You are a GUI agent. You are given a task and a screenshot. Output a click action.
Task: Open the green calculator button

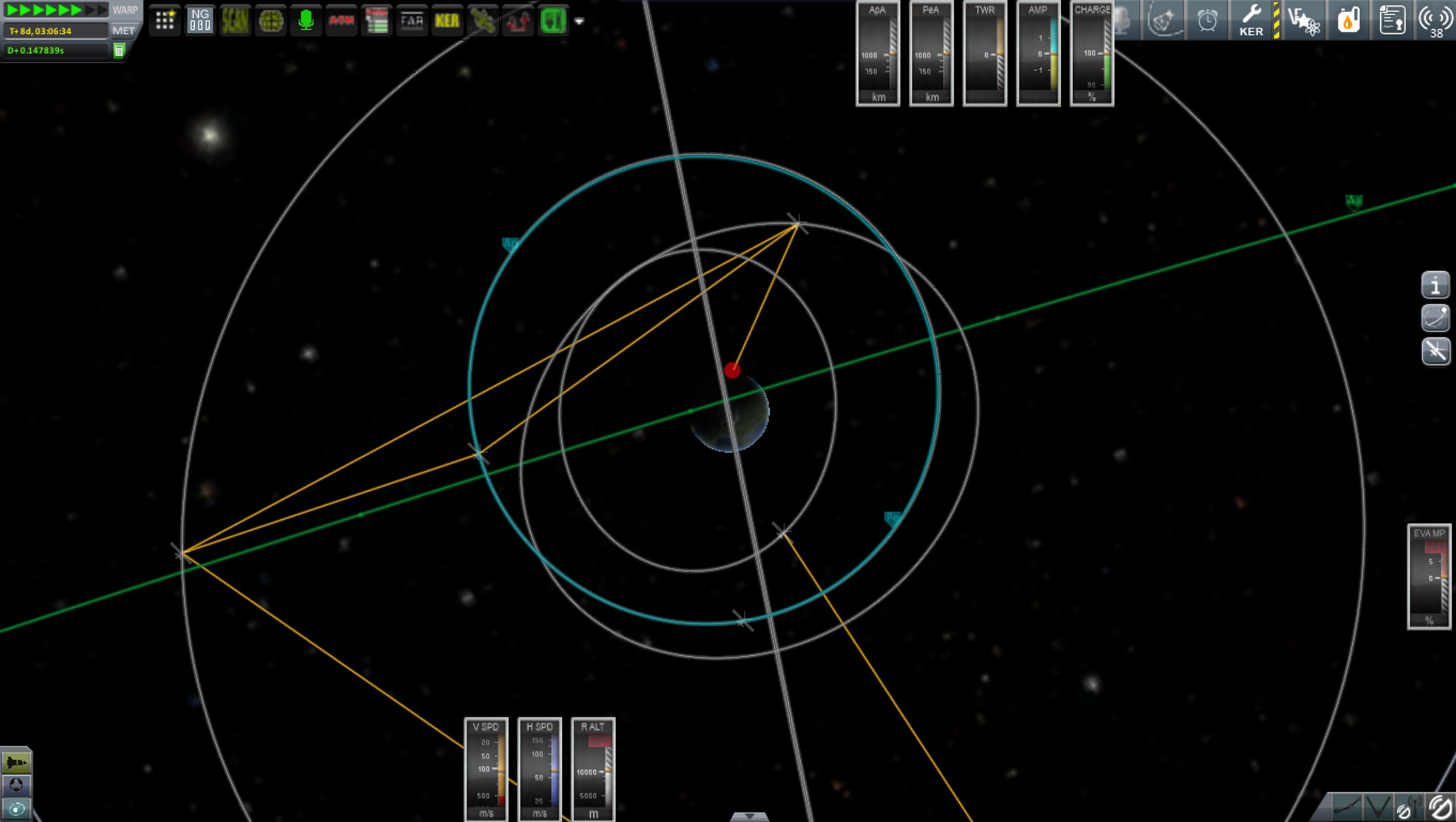pos(120,51)
